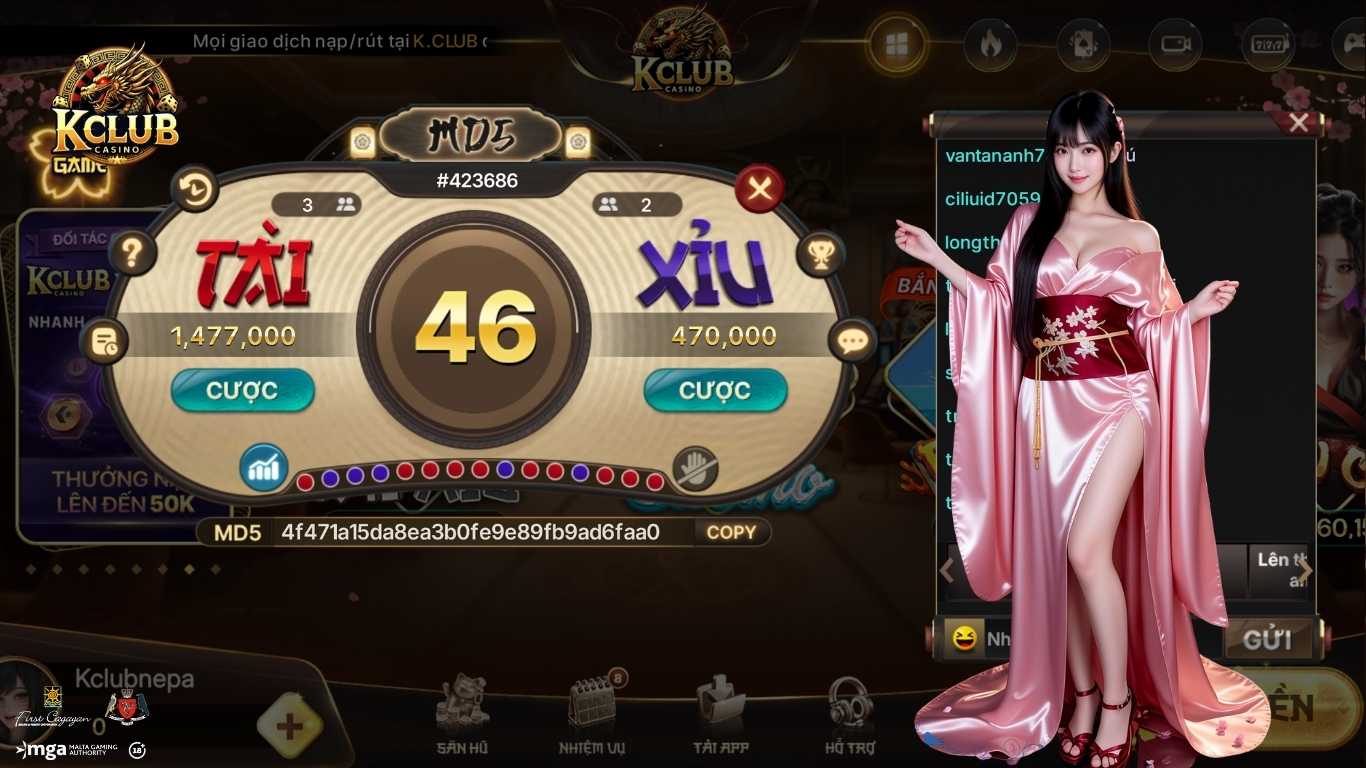1366x768 pixels.
Task: Open hot games via the flame icon
Action: [988, 45]
